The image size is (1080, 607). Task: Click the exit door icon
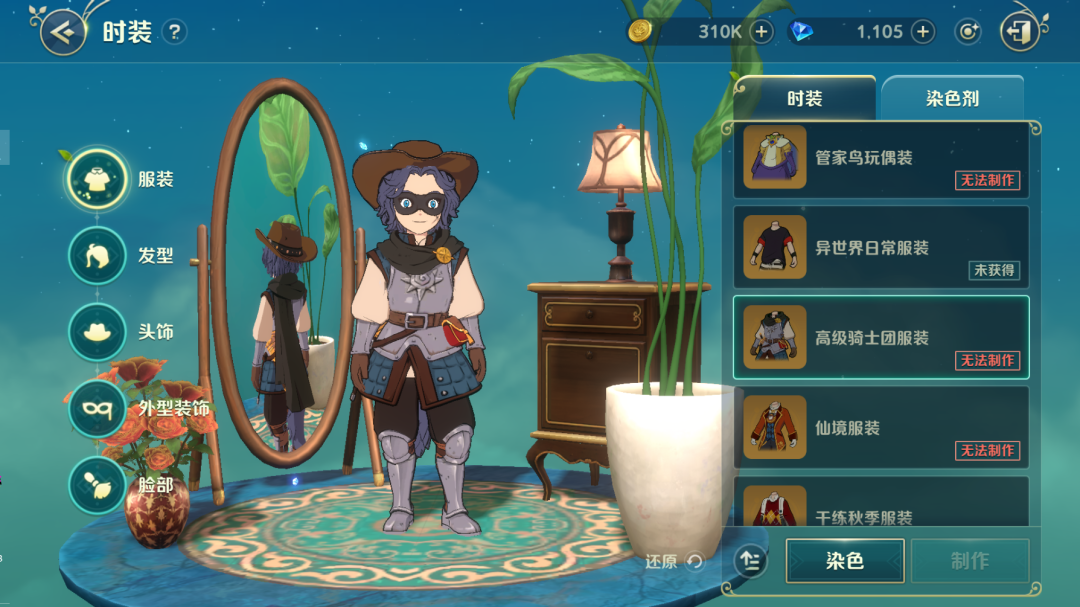coord(1019,32)
